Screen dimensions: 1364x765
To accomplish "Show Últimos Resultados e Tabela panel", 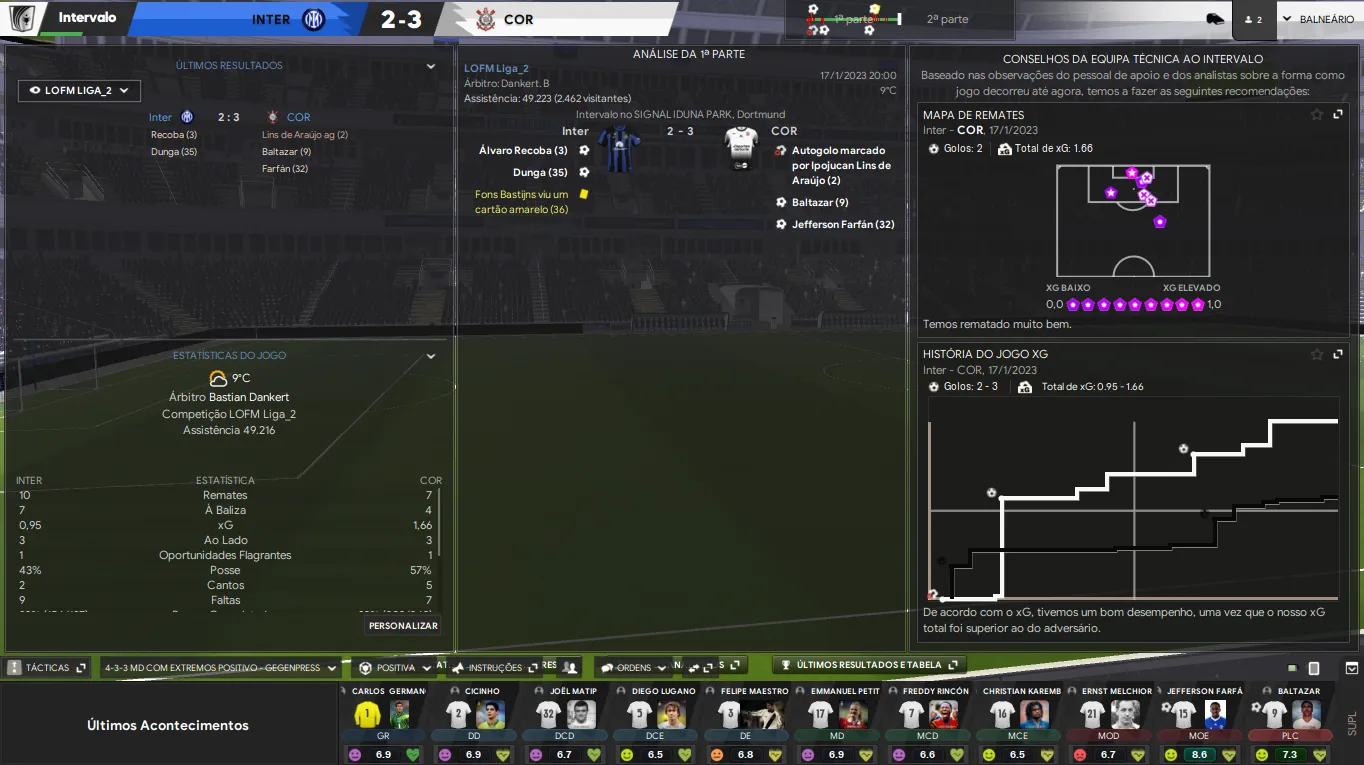I will 869,665.
